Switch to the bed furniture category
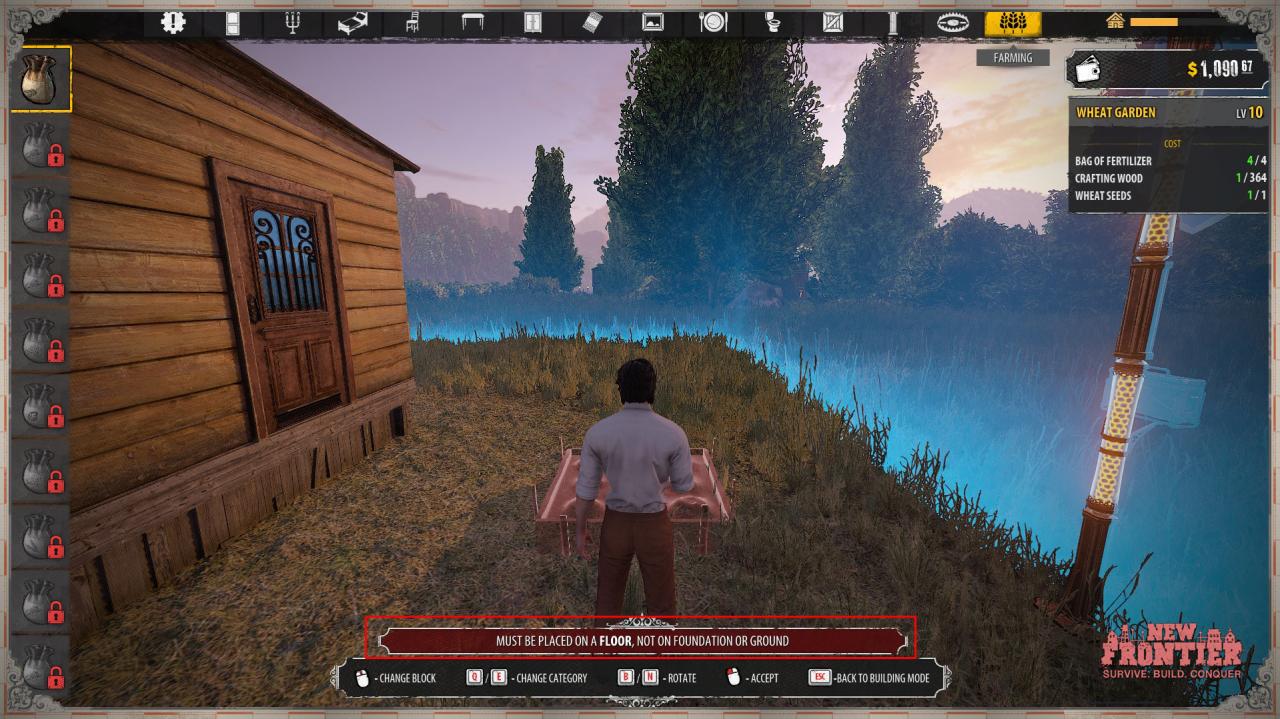1280x719 pixels. 353,23
